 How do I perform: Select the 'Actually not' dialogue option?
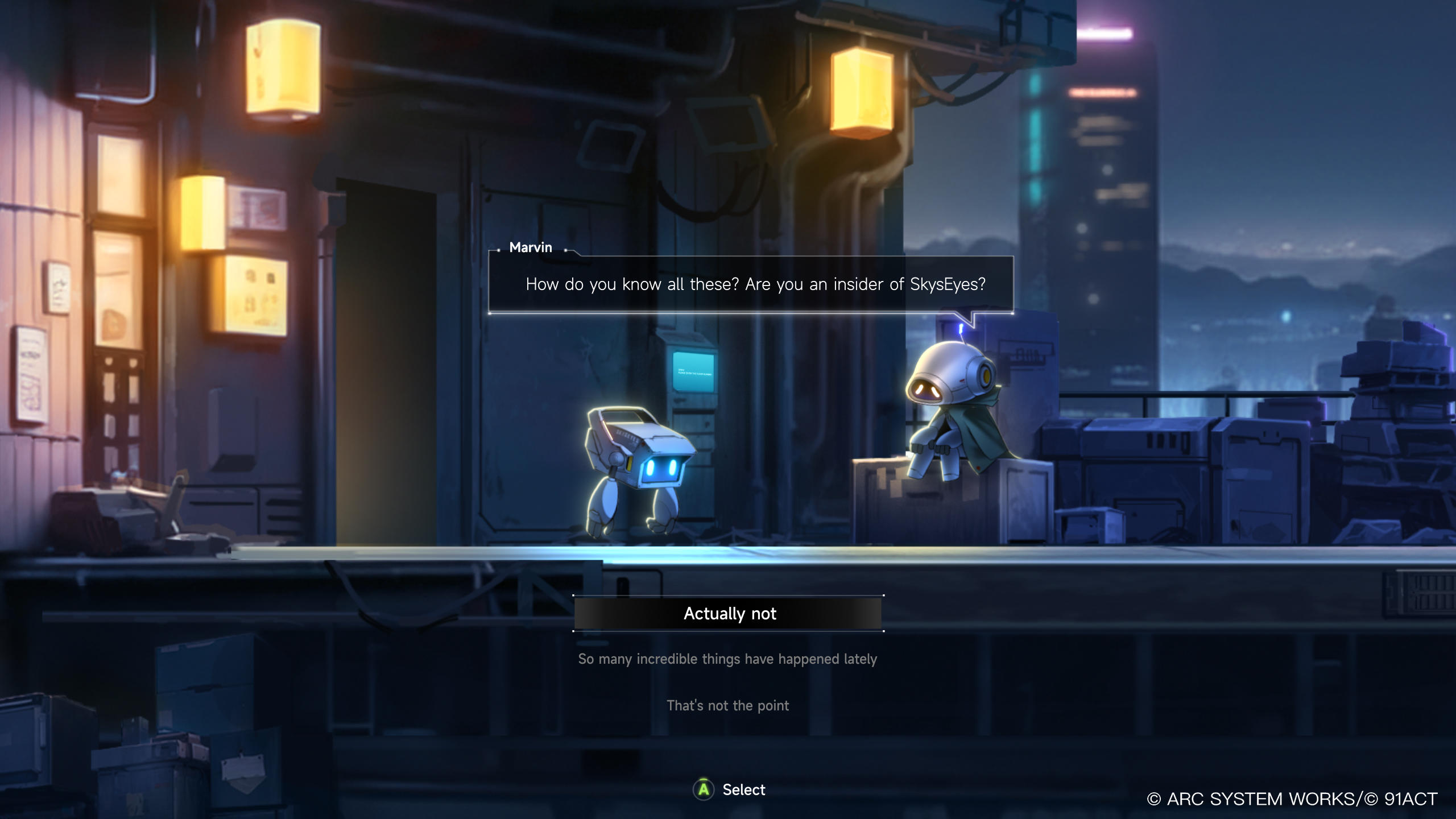pyautogui.click(x=728, y=613)
